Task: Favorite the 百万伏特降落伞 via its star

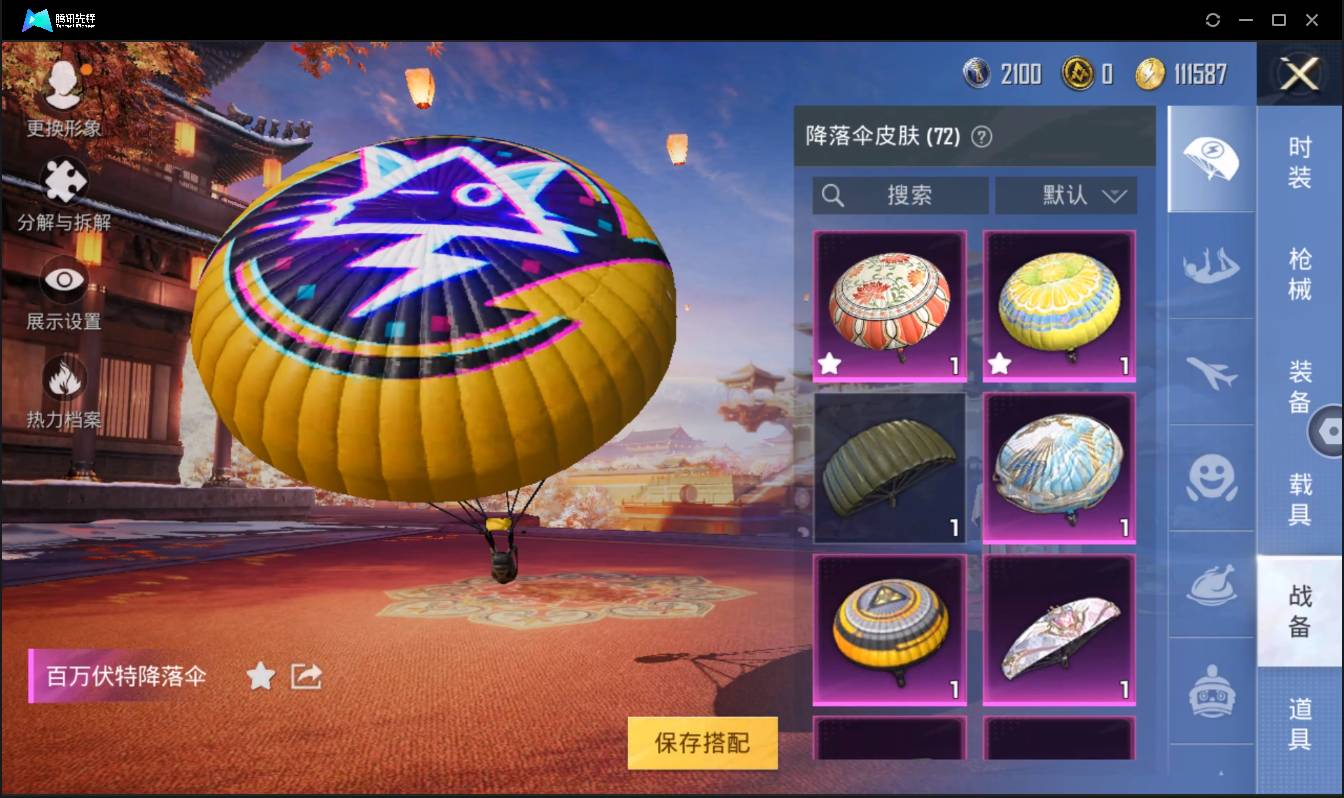Action: pyautogui.click(x=260, y=676)
